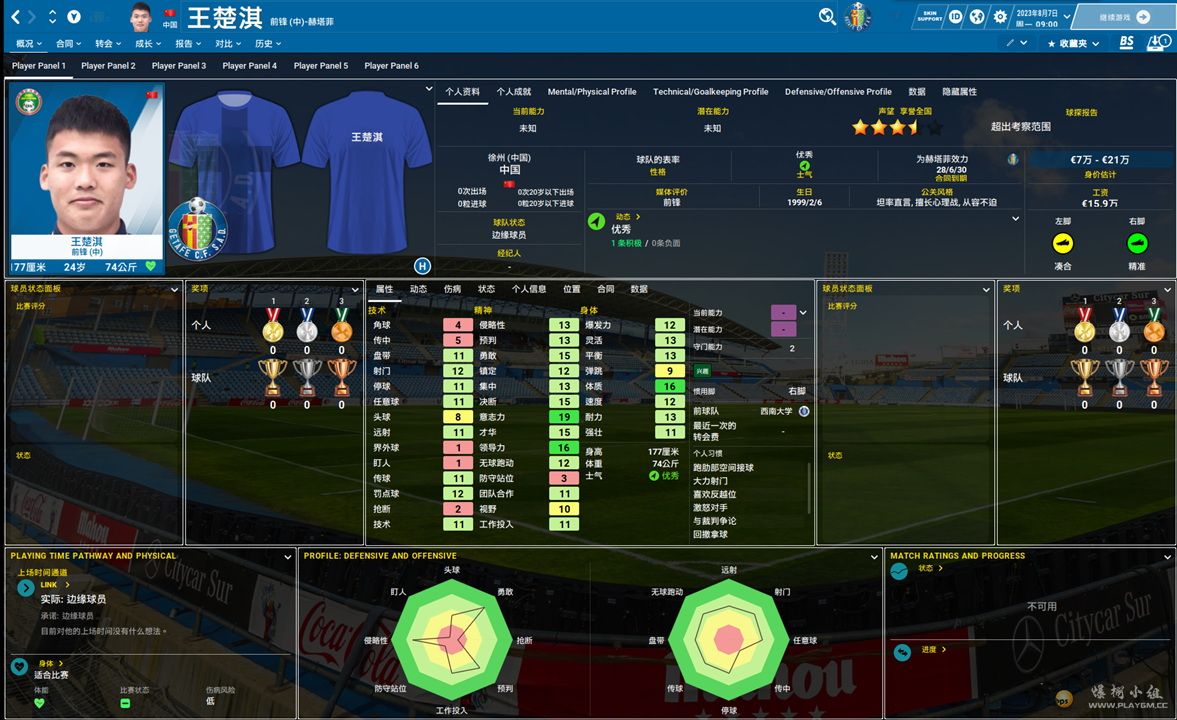The image size is (1177, 720).
Task: Open the 转会 transfer menu
Action: 108,44
